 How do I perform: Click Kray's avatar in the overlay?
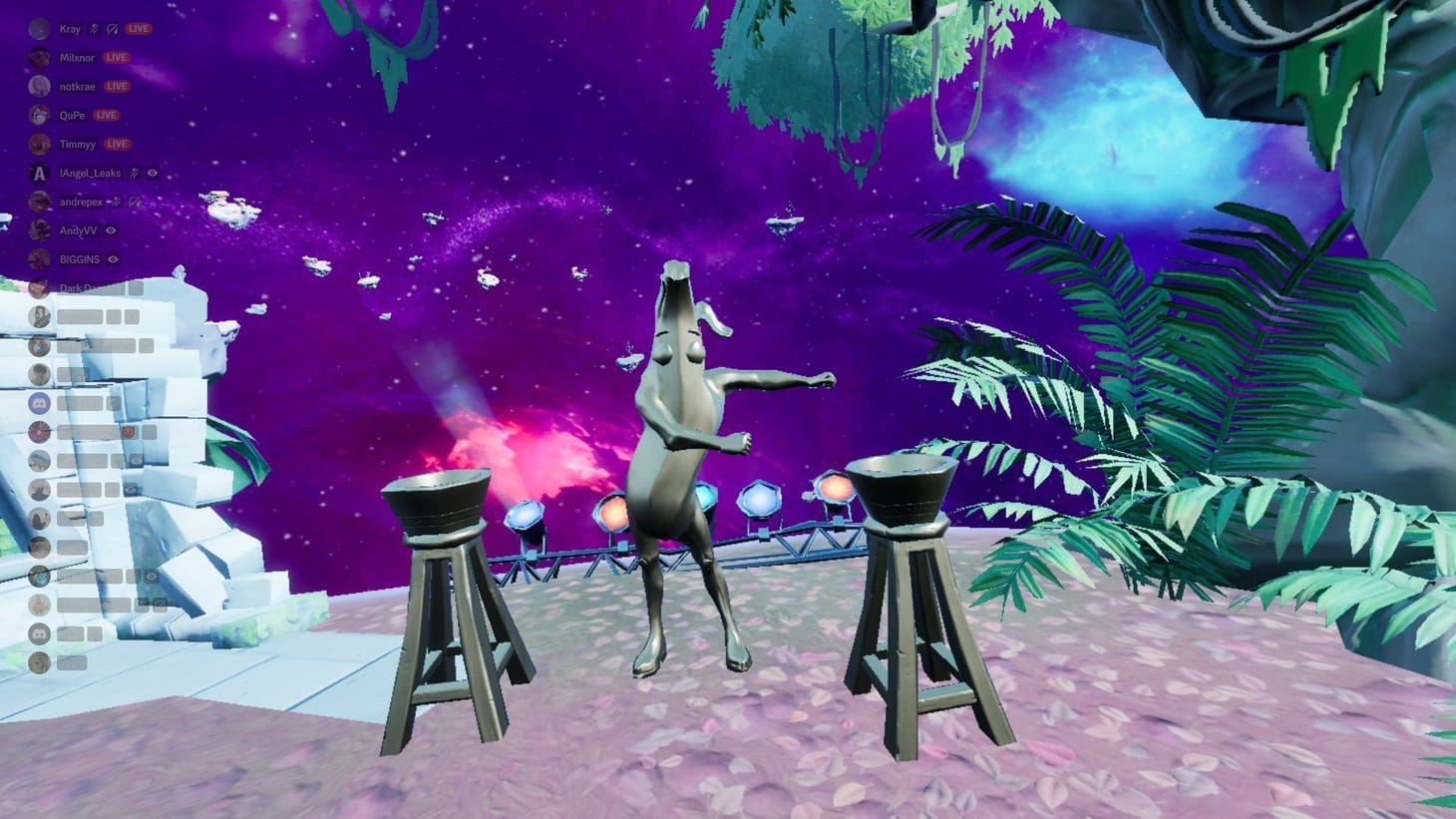click(x=38, y=29)
